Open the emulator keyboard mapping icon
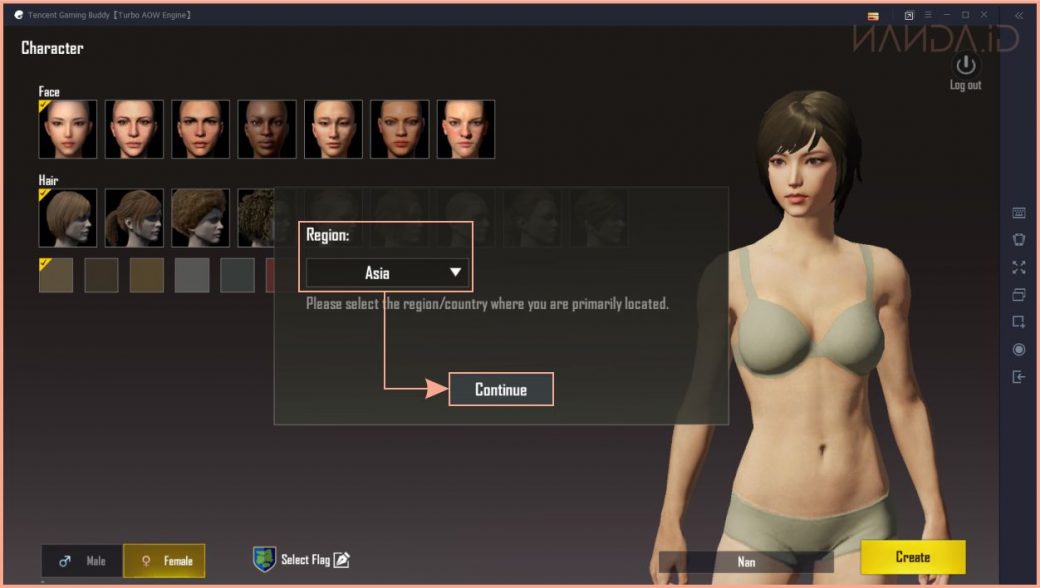Viewport: 1040px width, 588px height. [x=1019, y=212]
